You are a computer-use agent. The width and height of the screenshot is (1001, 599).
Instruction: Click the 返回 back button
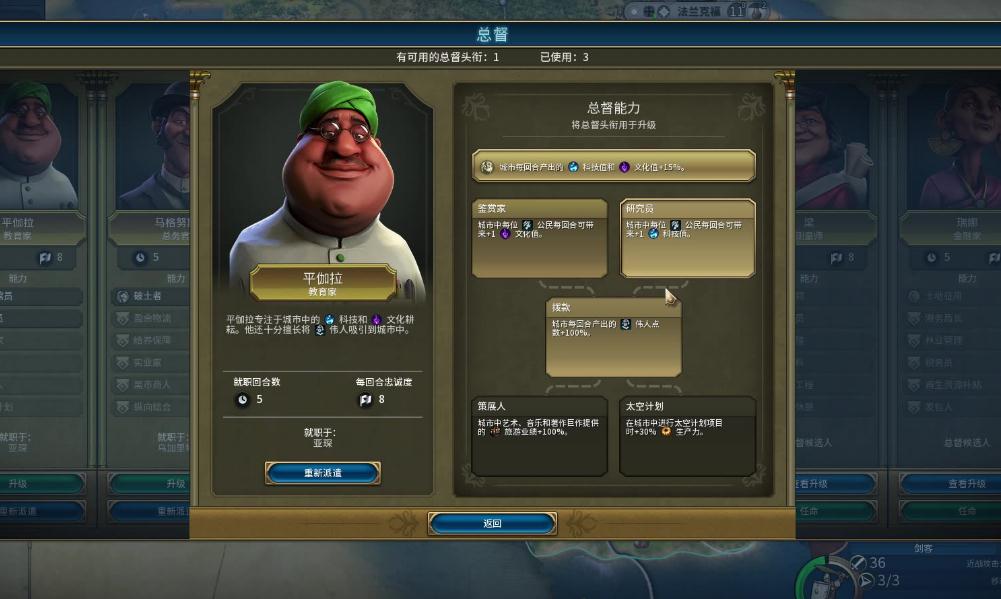point(492,523)
